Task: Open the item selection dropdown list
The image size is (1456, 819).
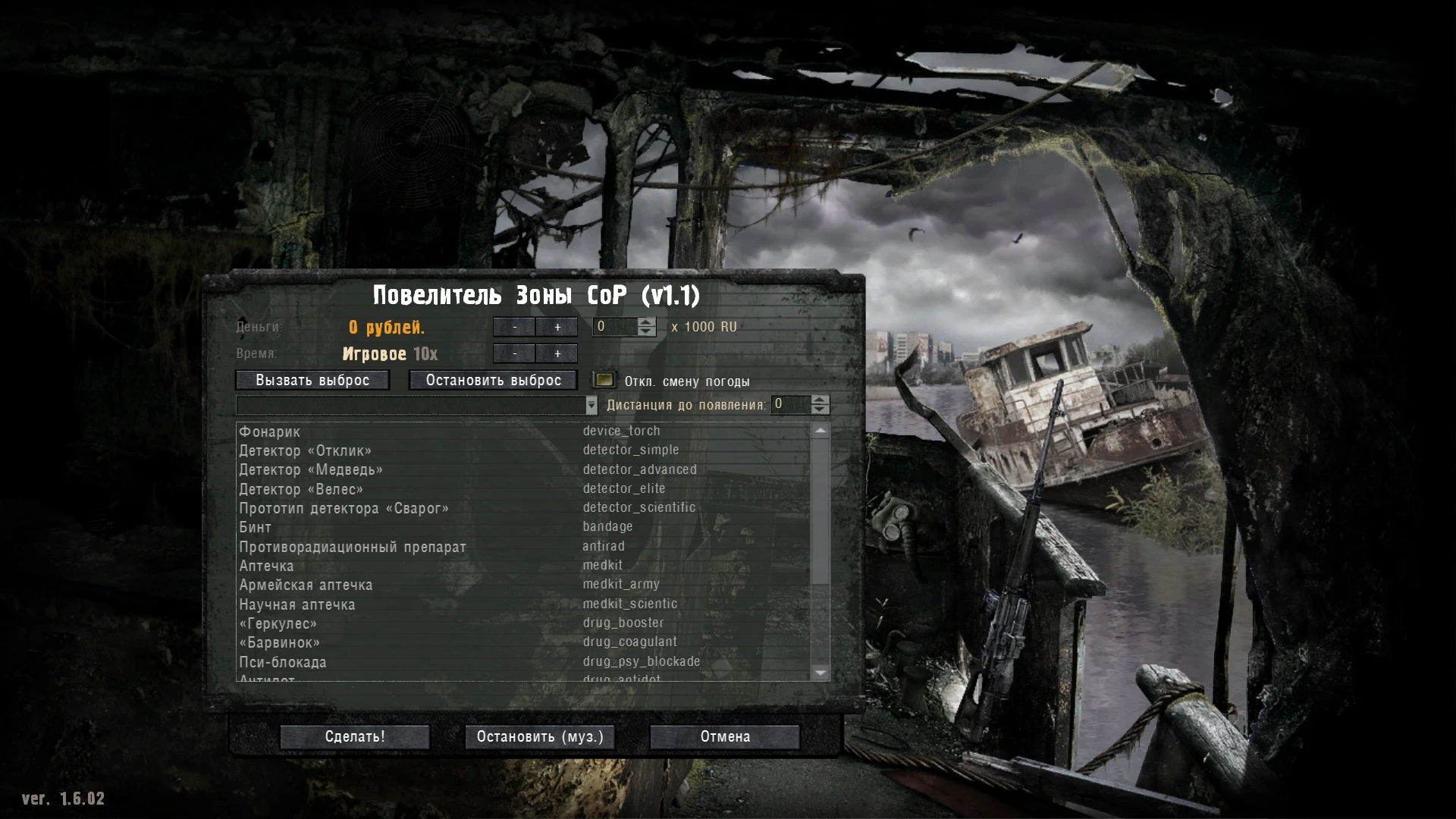Action: [x=591, y=405]
